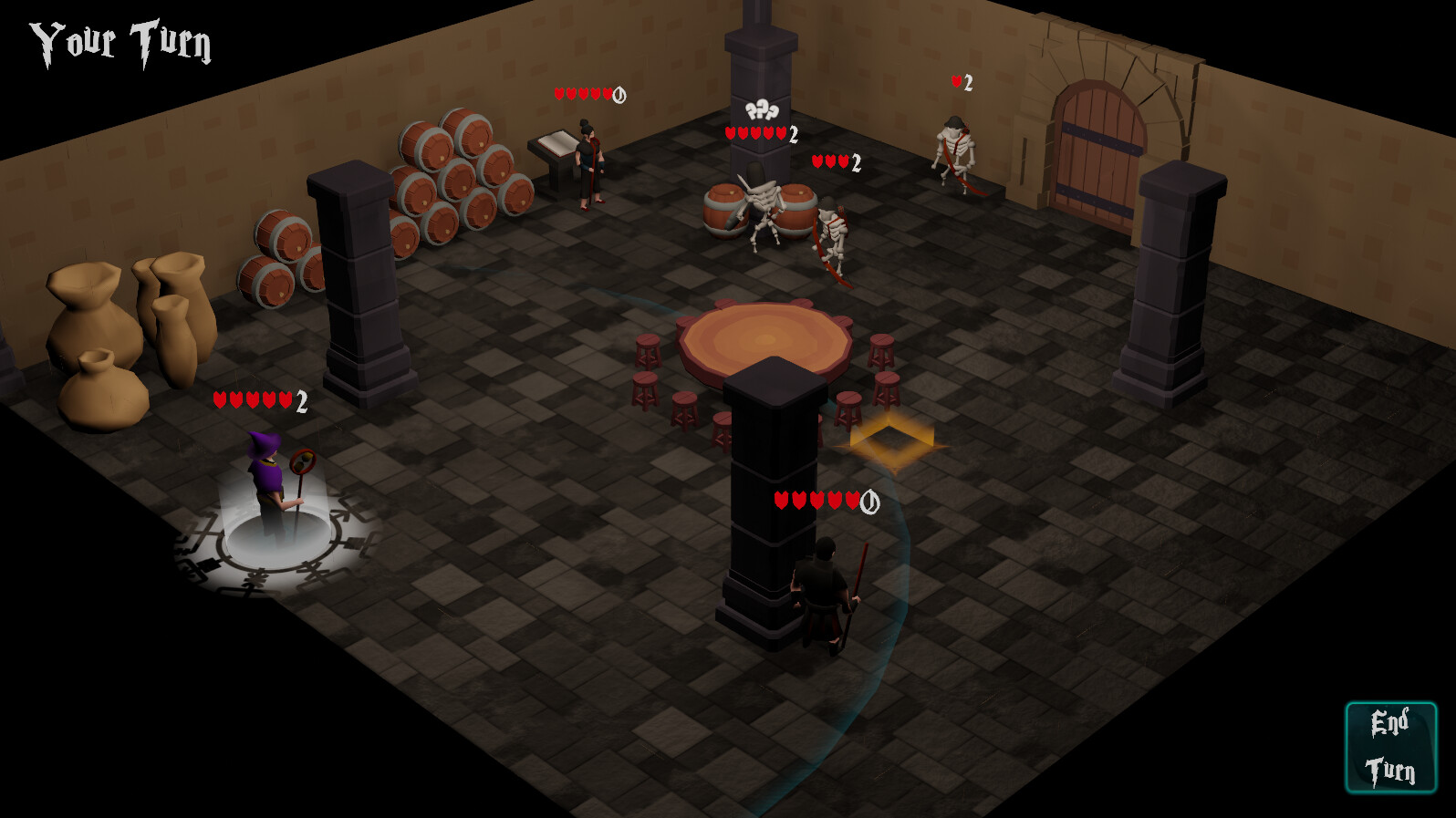Click the three-heart health bar above the archer

(x=829, y=161)
